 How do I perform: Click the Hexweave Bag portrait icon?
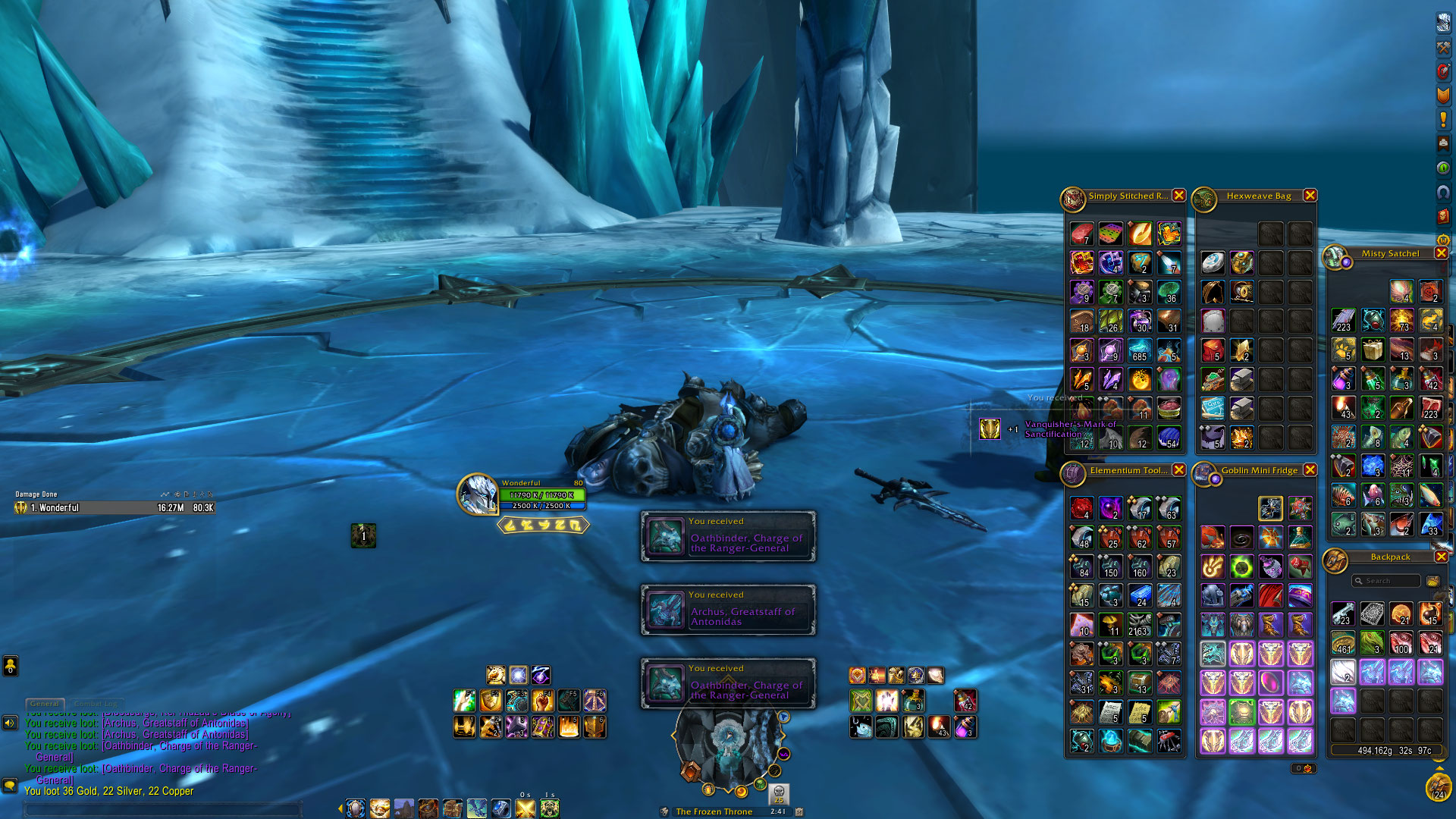coord(1204,199)
